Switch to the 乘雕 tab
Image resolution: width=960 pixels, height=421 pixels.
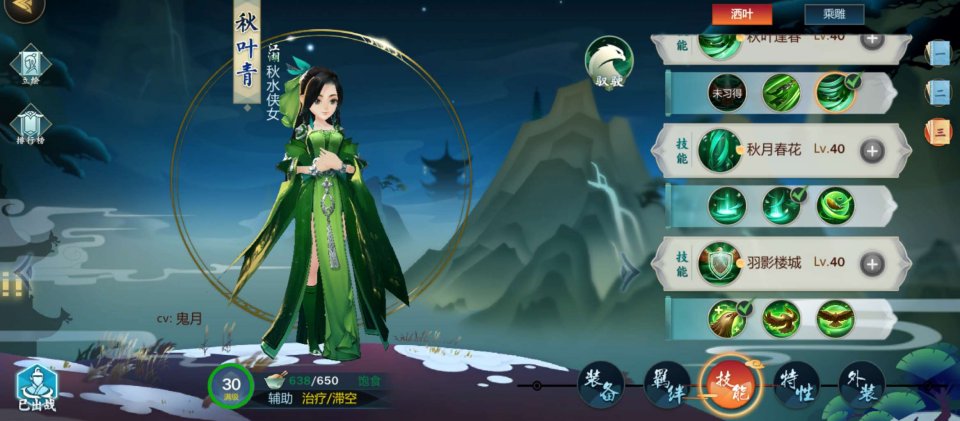pyautogui.click(x=833, y=14)
